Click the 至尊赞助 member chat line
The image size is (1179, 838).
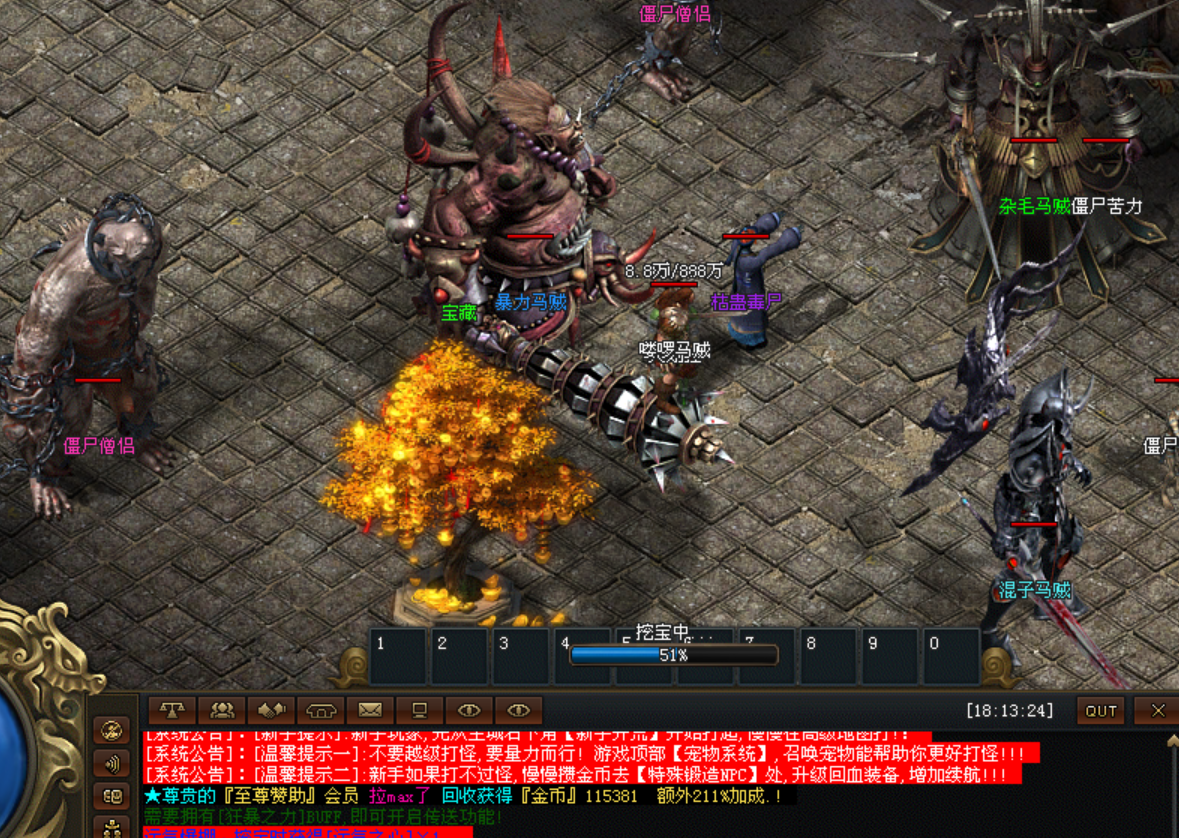[x=470, y=796]
